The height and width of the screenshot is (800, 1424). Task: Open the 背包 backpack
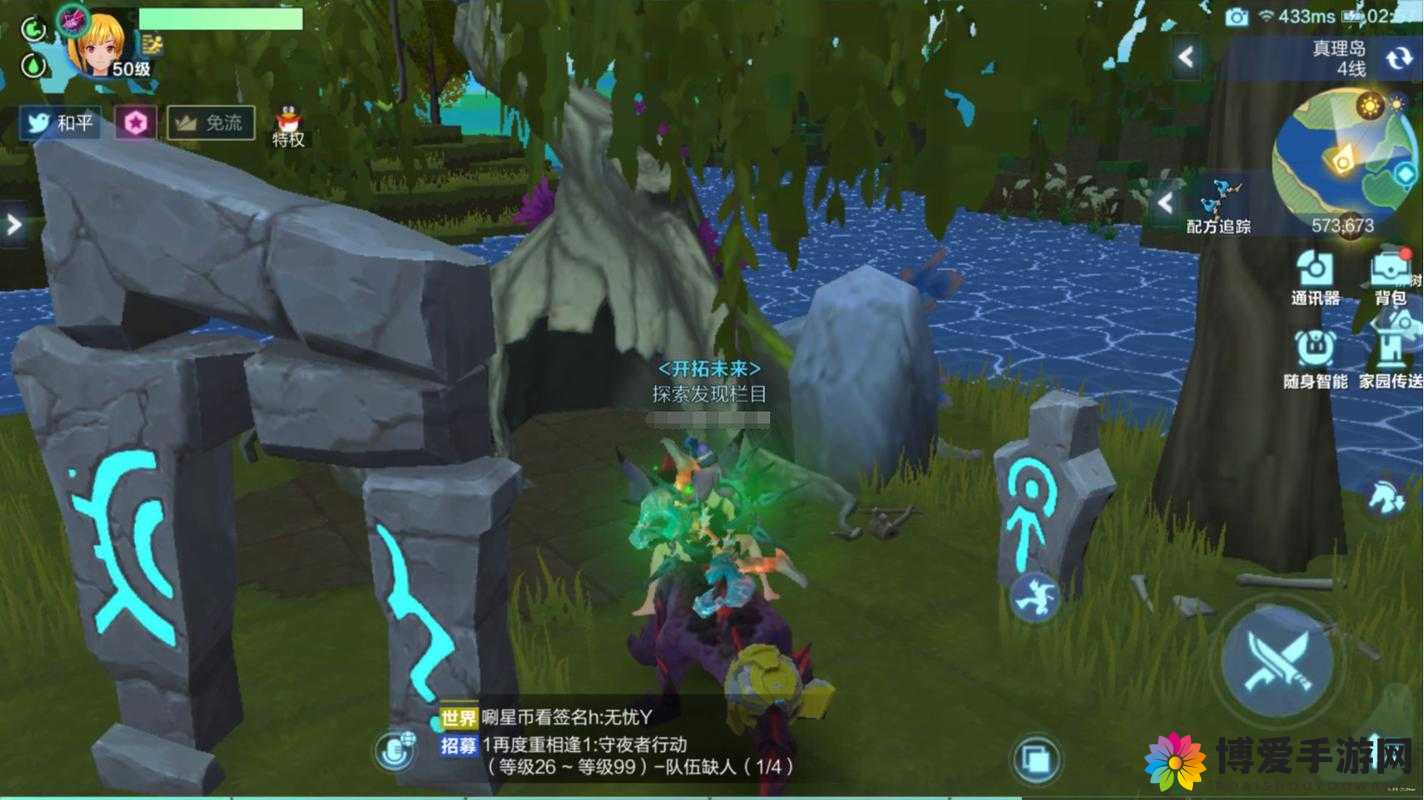(1390, 277)
